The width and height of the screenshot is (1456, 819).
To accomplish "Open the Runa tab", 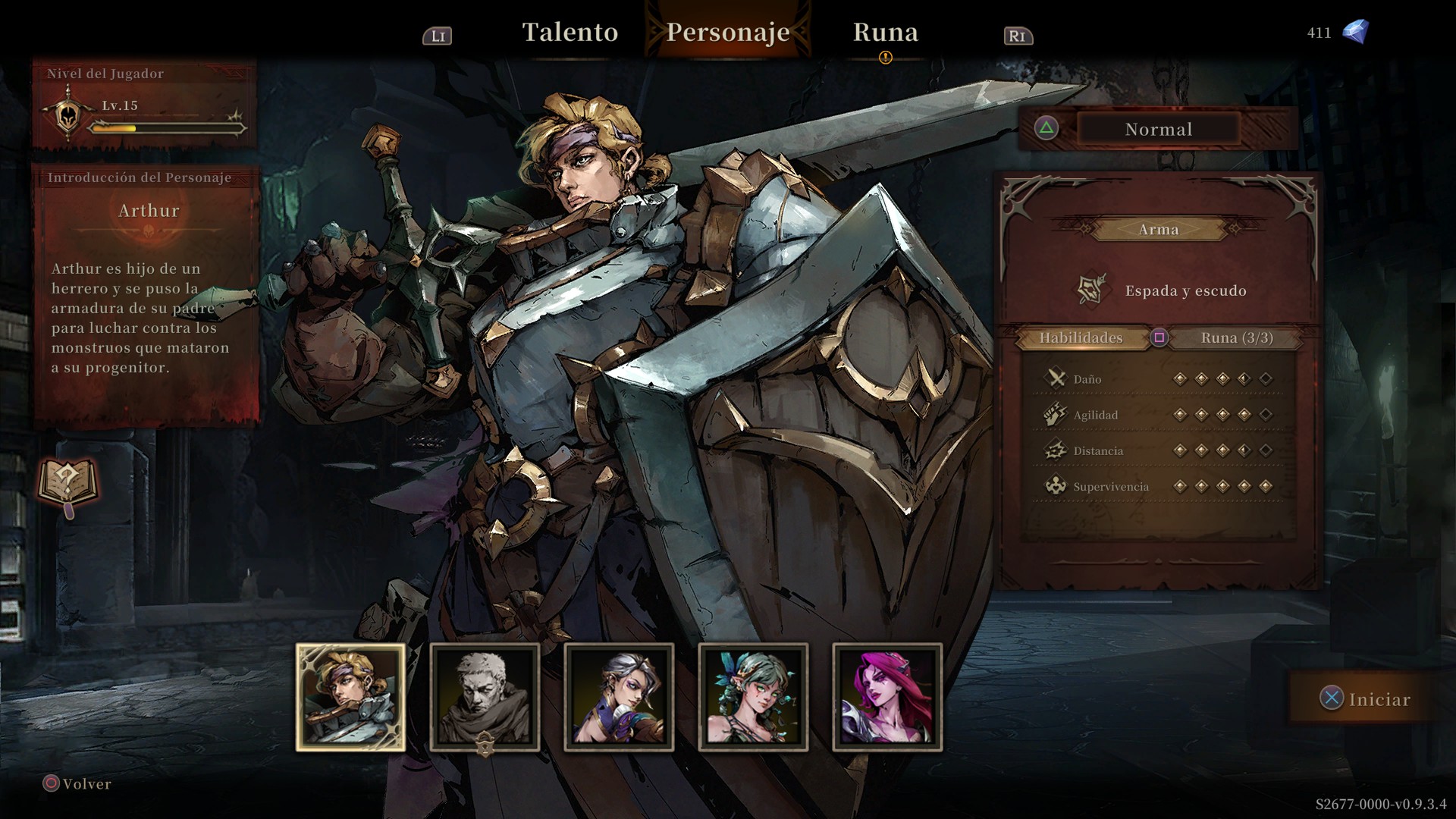I will [885, 33].
